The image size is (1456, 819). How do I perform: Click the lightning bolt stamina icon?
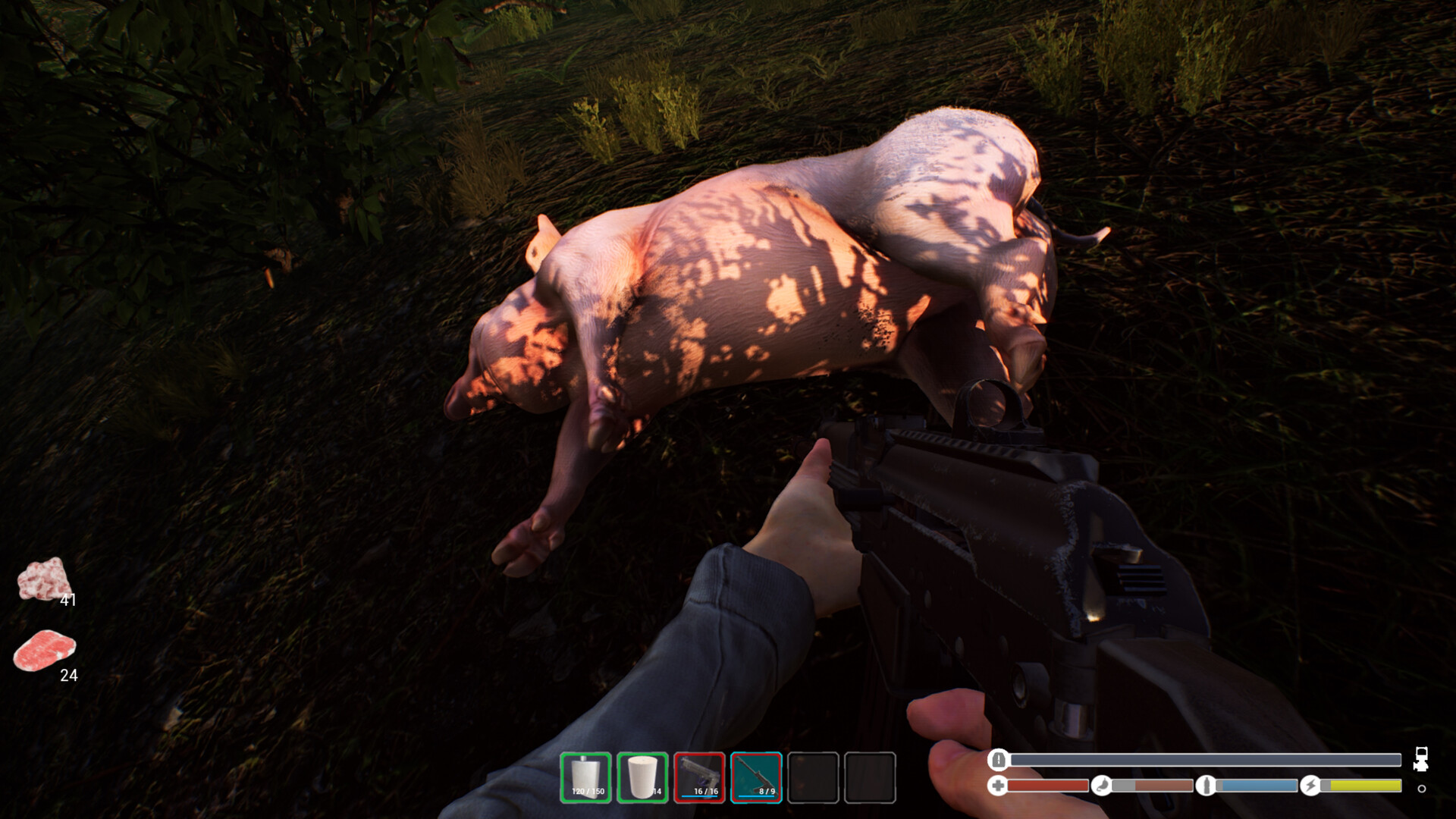point(1310,786)
